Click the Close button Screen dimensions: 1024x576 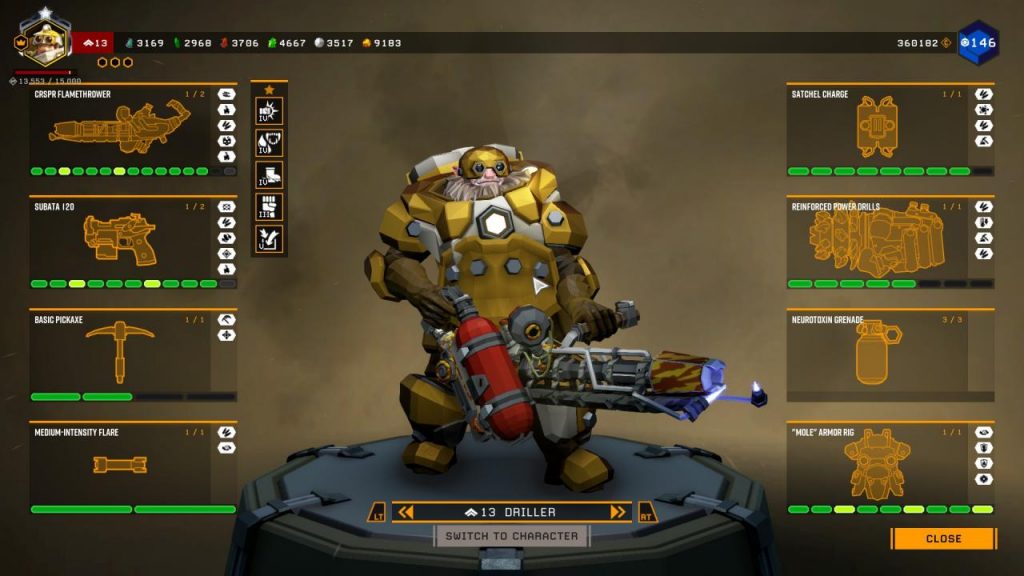click(x=943, y=539)
